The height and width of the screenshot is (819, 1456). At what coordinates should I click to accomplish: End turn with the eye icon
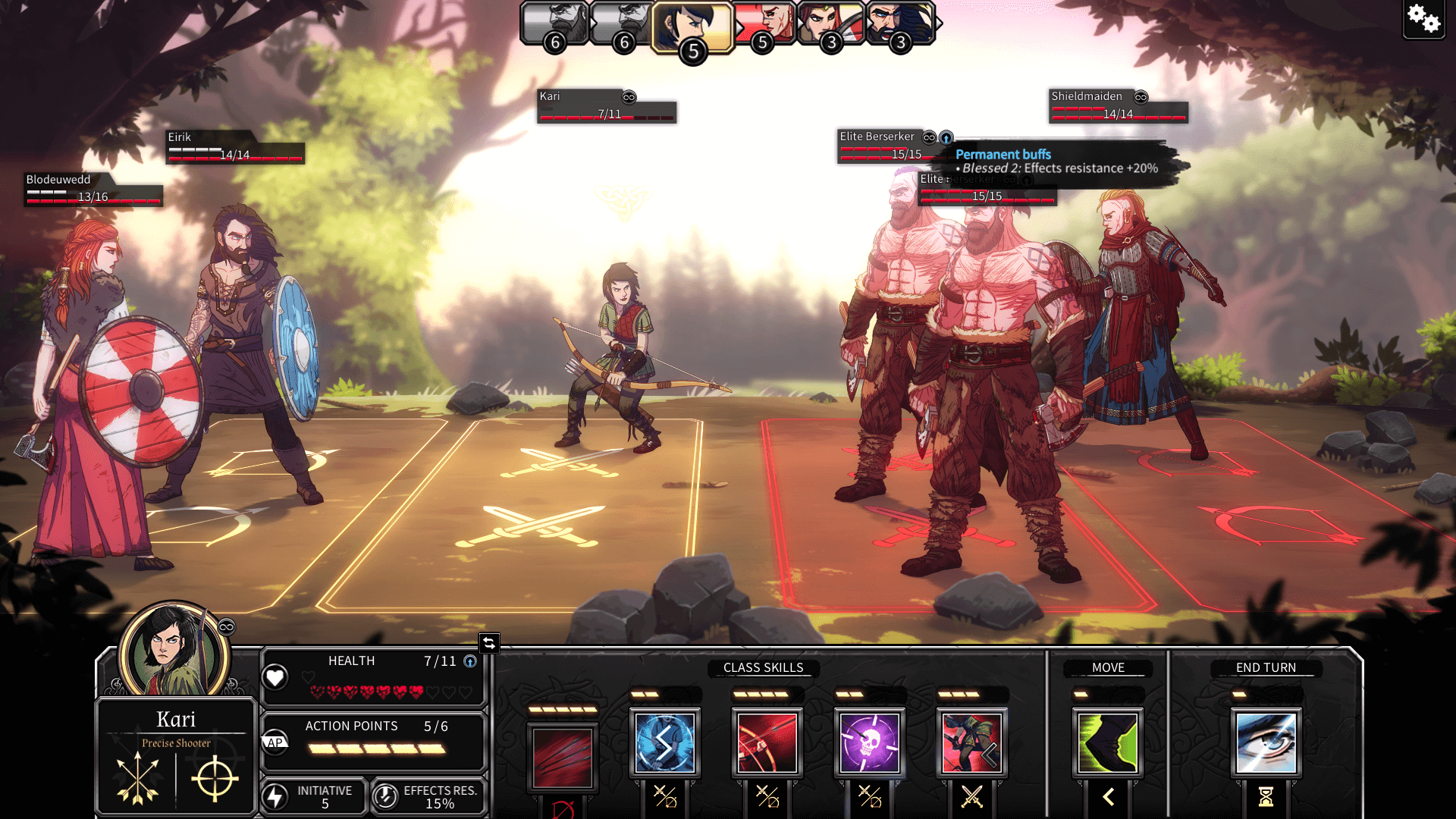1266,742
